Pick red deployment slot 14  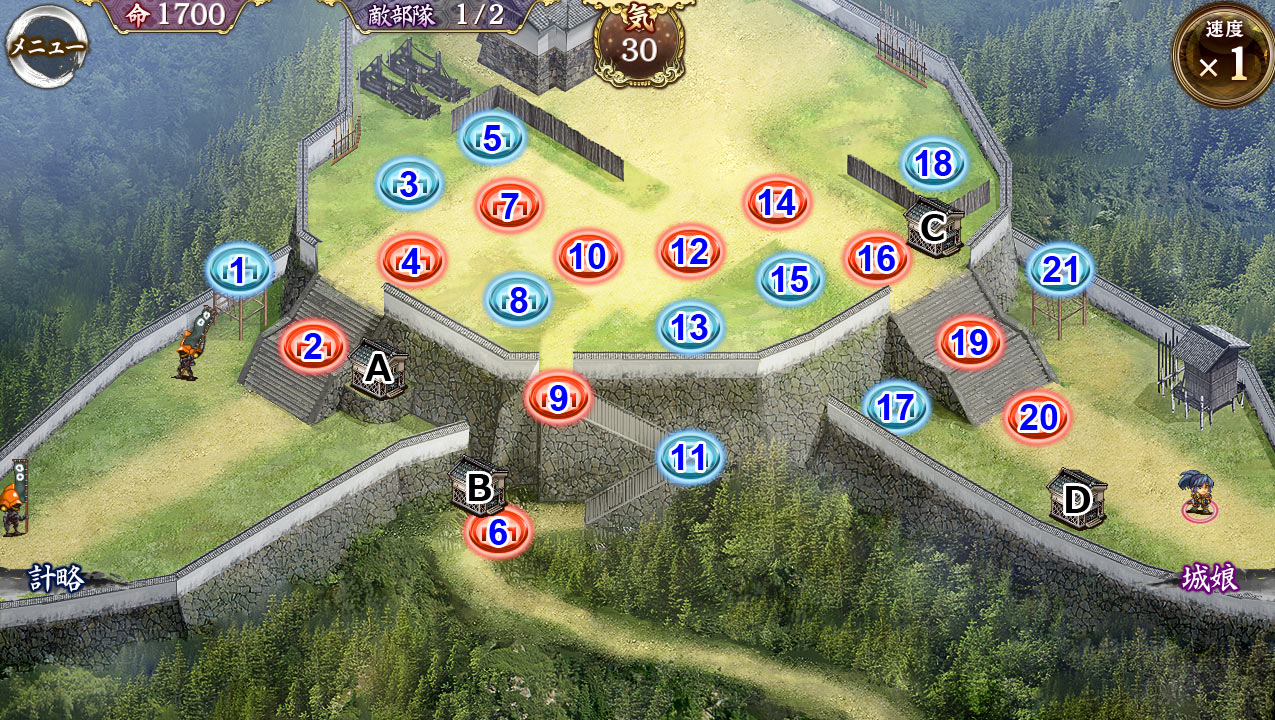pyautogui.click(x=776, y=204)
